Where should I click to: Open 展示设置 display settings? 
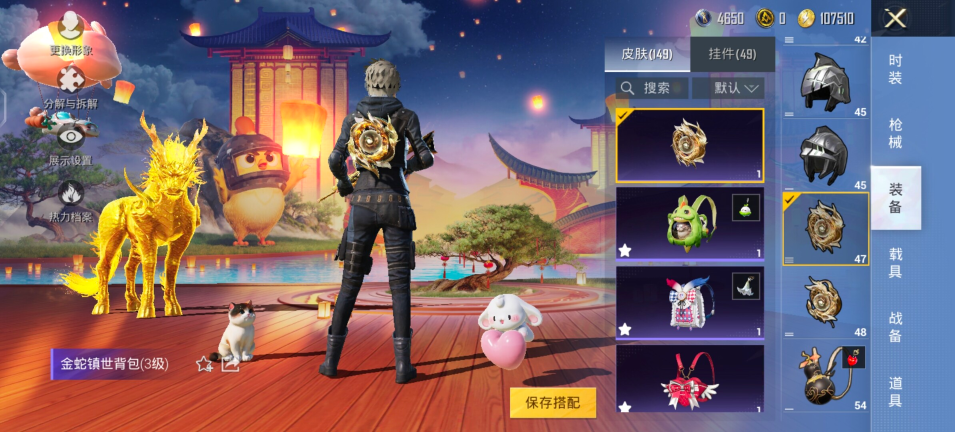[x=70, y=142]
